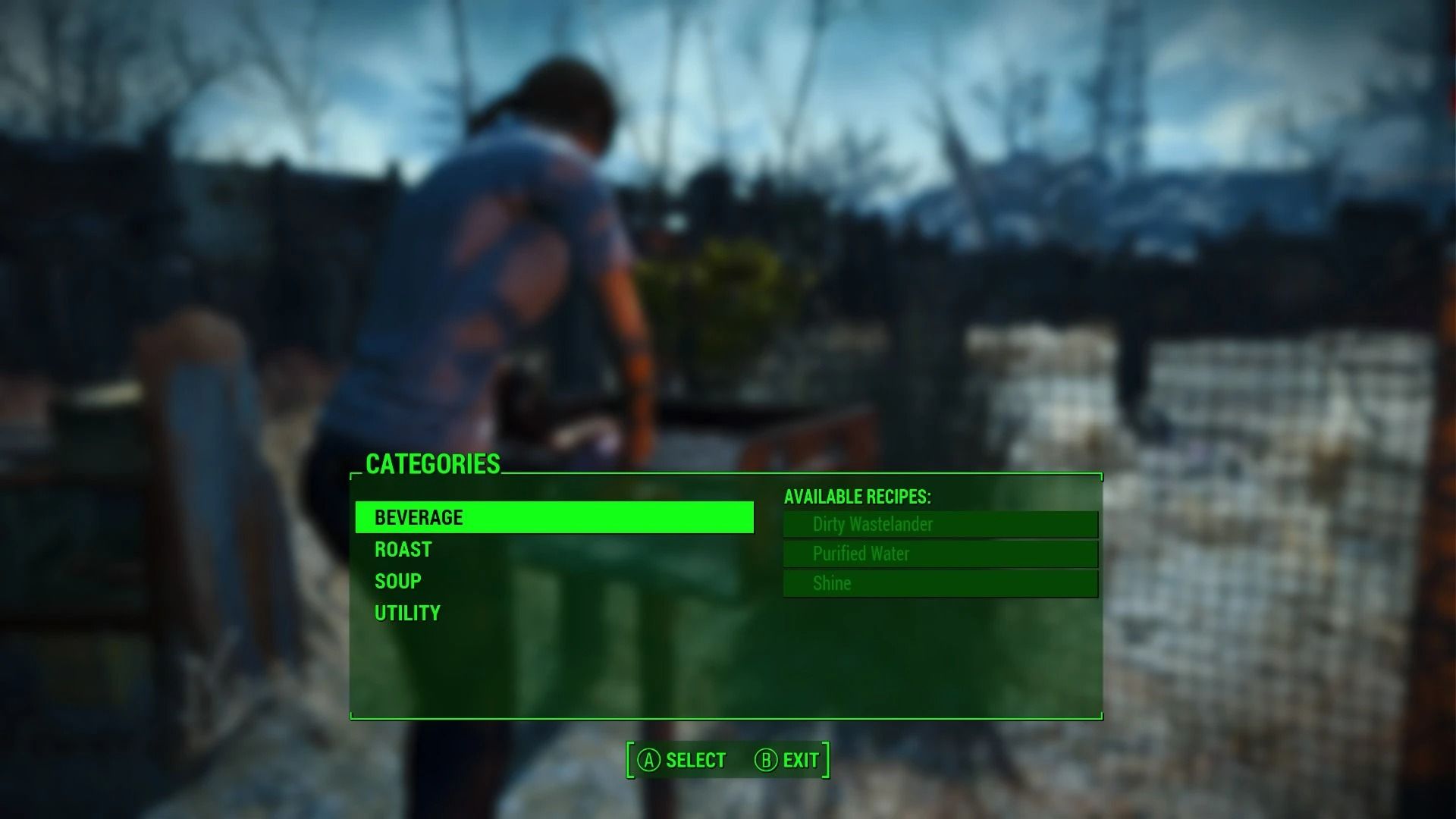The image size is (1456, 819).
Task: Open the Roast category
Action: click(x=403, y=549)
